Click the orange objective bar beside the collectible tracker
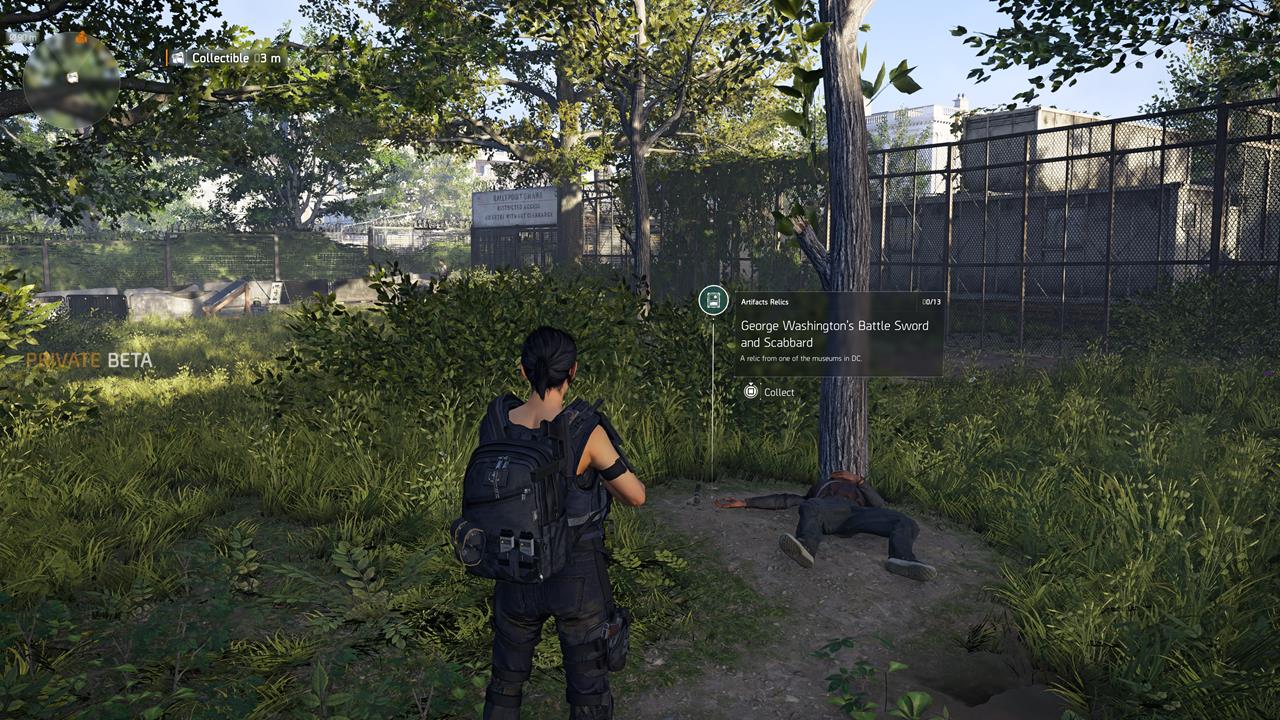Image resolution: width=1280 pixels, height=720 pixels. pos(168,58)
